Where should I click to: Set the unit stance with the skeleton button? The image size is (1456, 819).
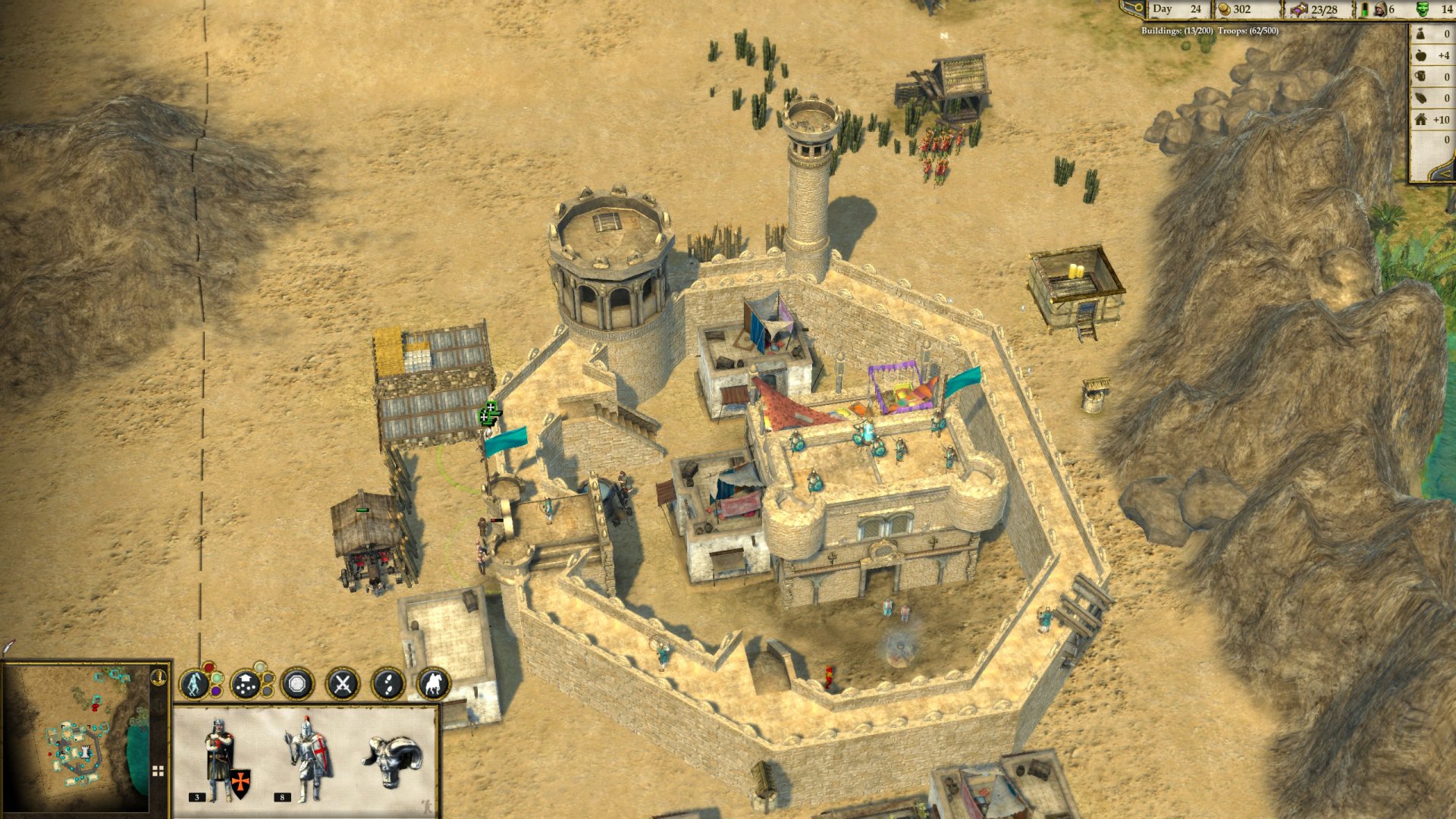[x=194, y=684]
